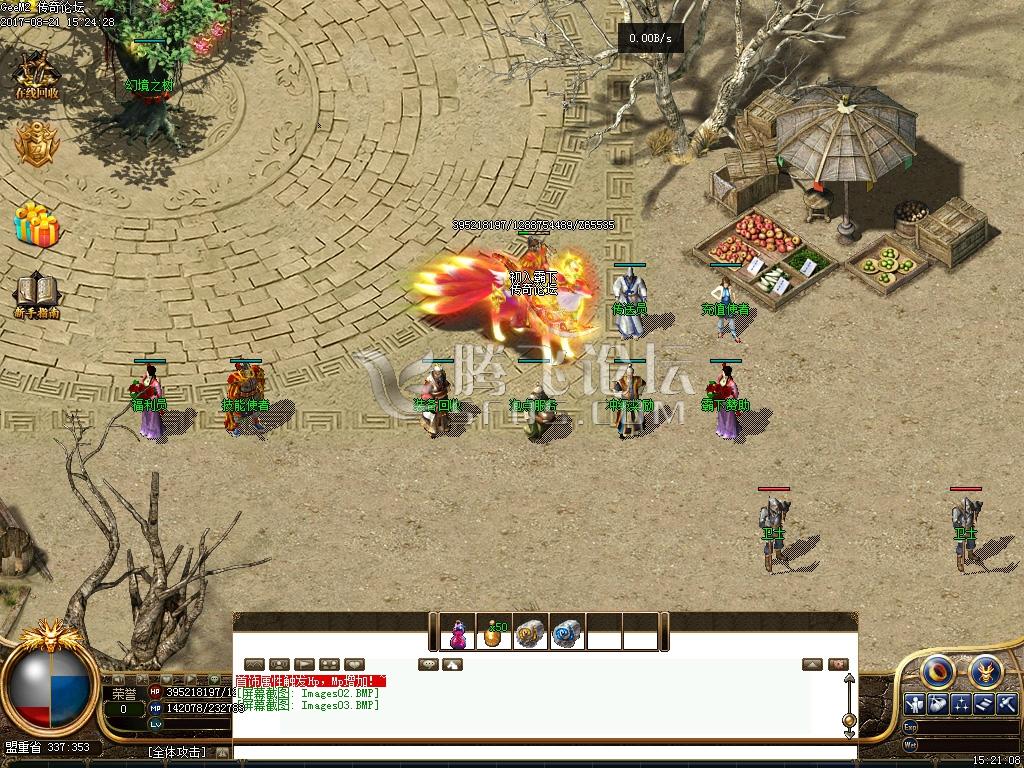Use the blue scroll hotbar item
1024x768 pixels.
coord(567,633)
